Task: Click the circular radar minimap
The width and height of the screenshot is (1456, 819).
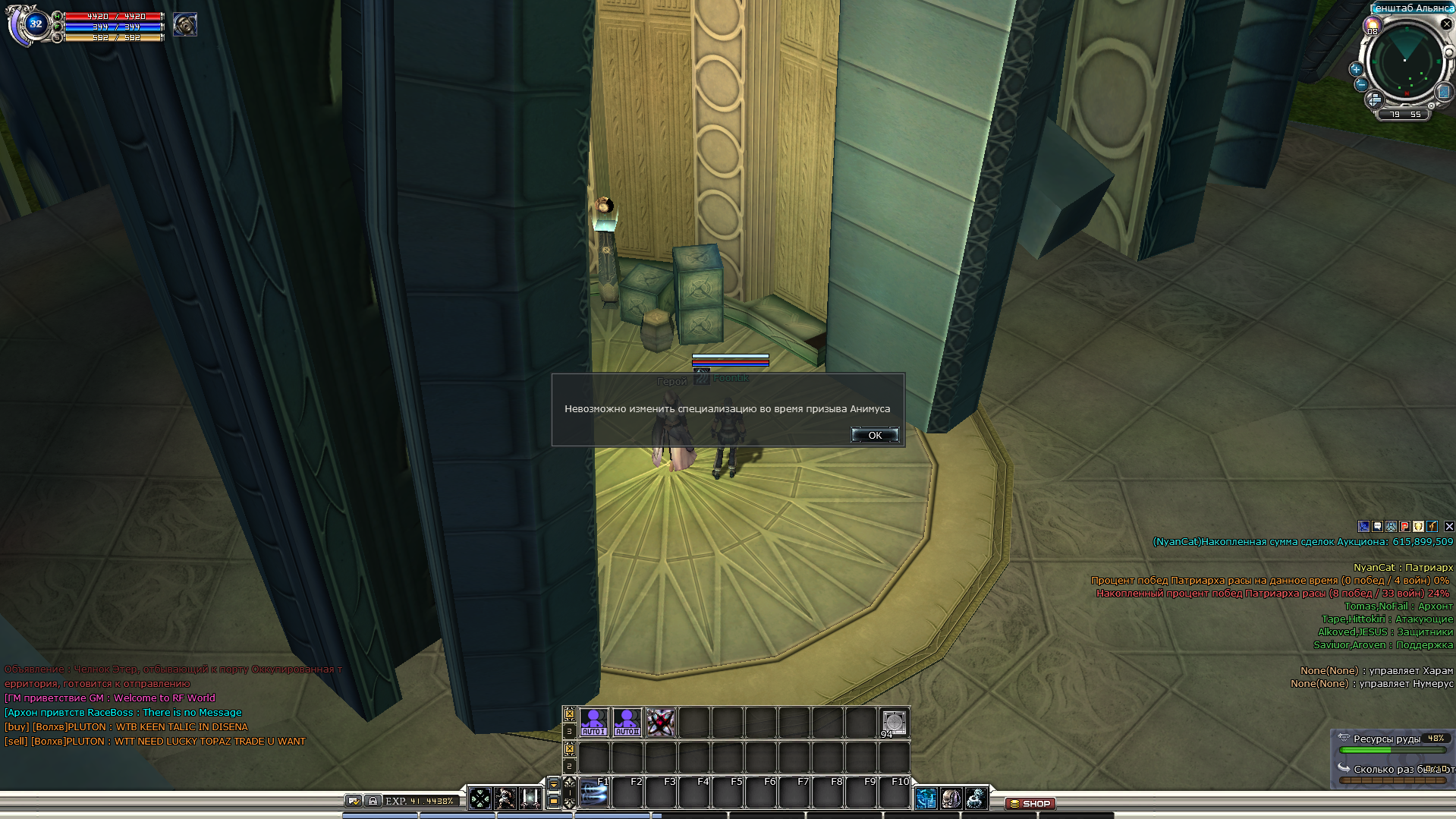Action: [1404, 63]
